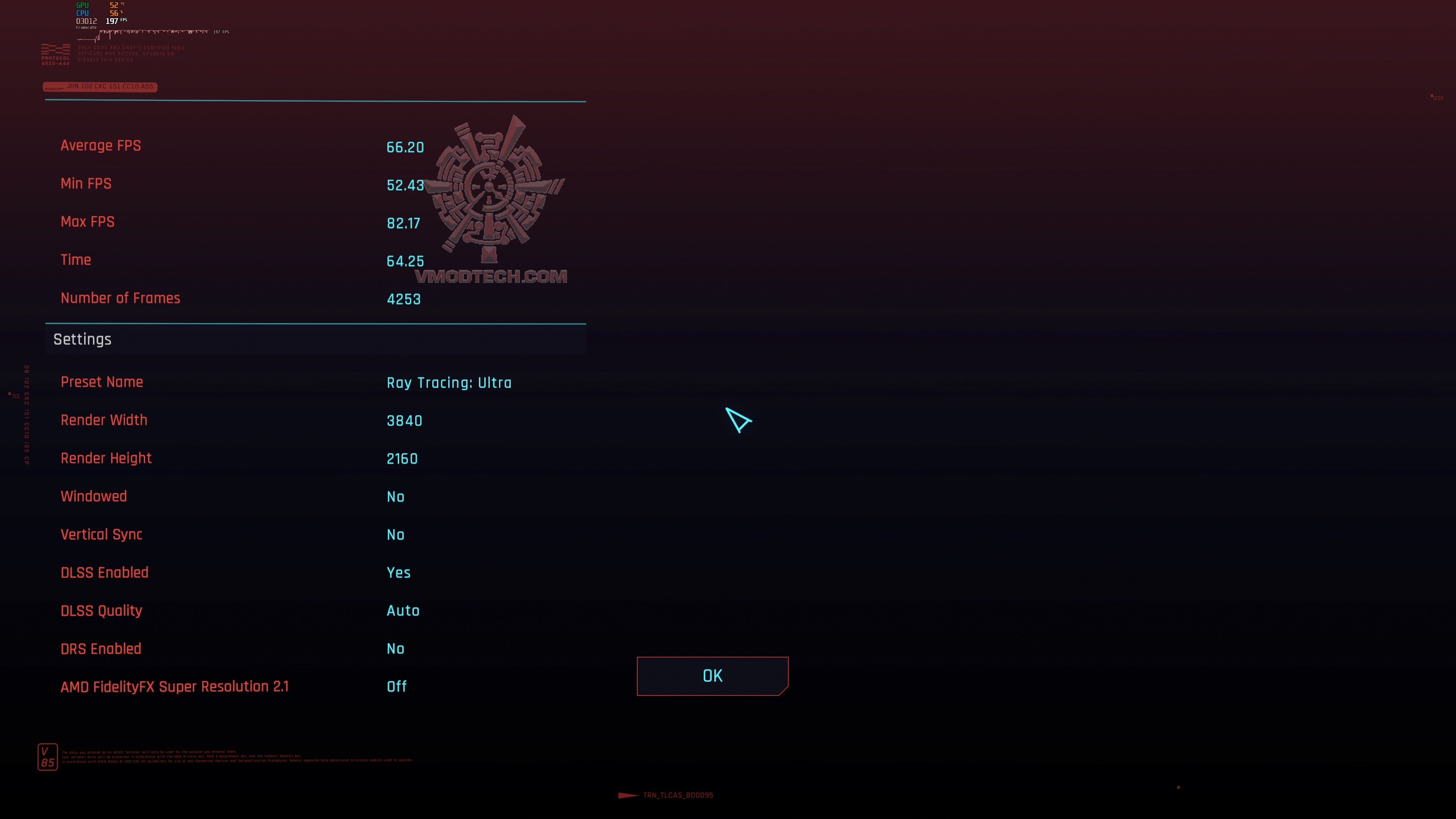
Task: Enable Vertical Sync
Action: [395, 534]
